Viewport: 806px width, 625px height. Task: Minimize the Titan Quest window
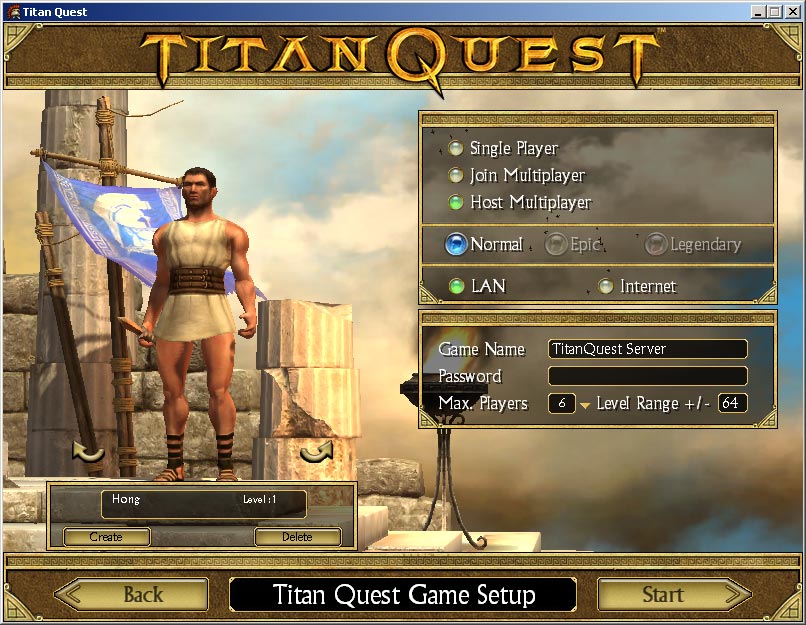tap(759, 12)
